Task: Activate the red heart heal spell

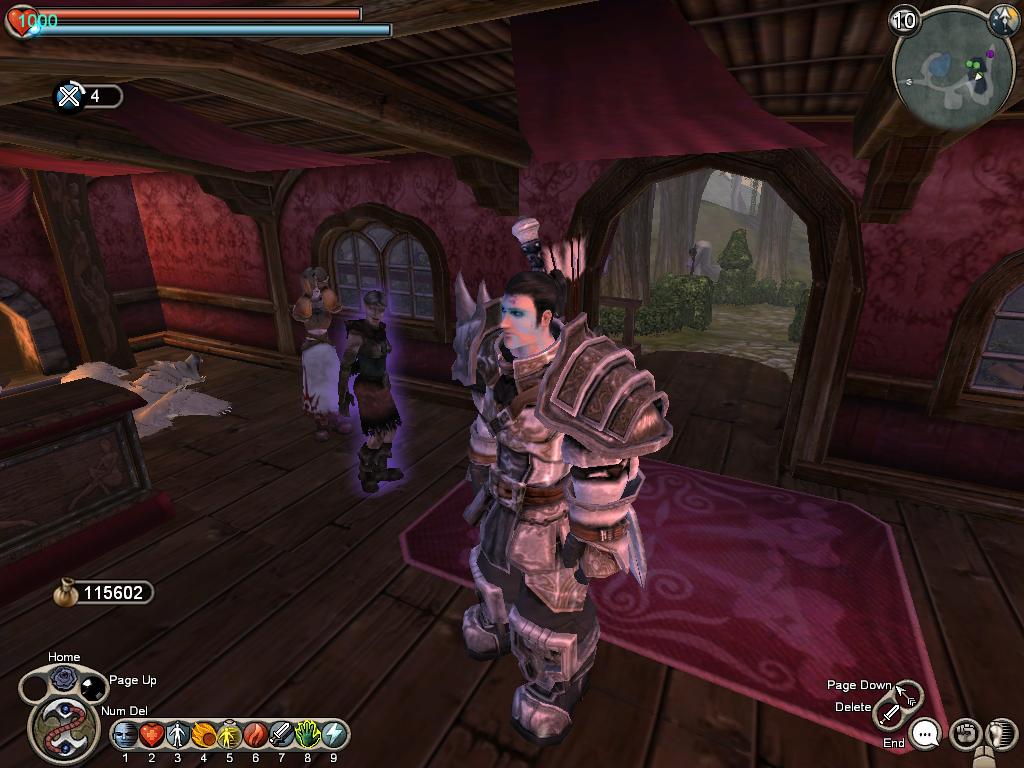Action: pyautogui.click(x=152, y=735)
